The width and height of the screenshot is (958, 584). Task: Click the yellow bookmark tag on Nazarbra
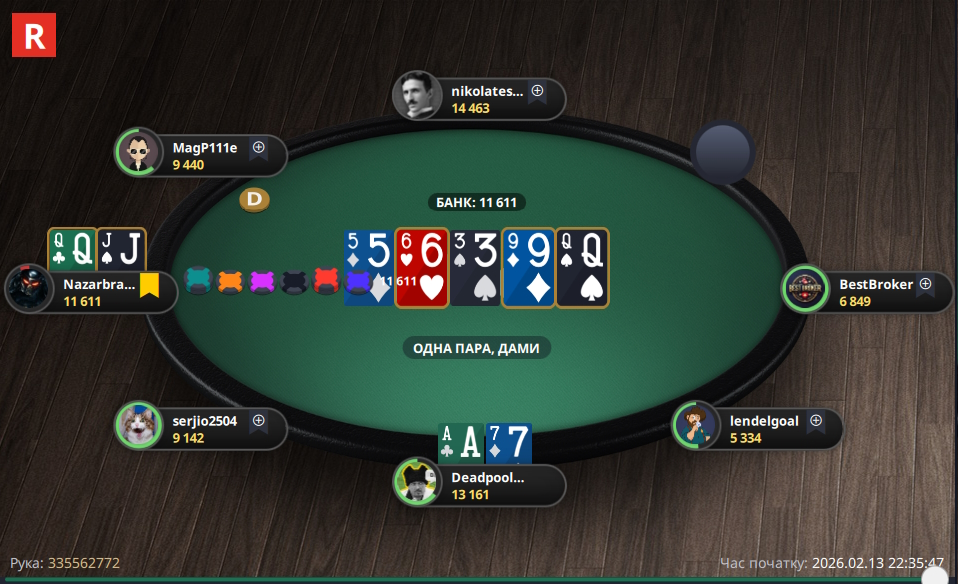pos(149,286)
